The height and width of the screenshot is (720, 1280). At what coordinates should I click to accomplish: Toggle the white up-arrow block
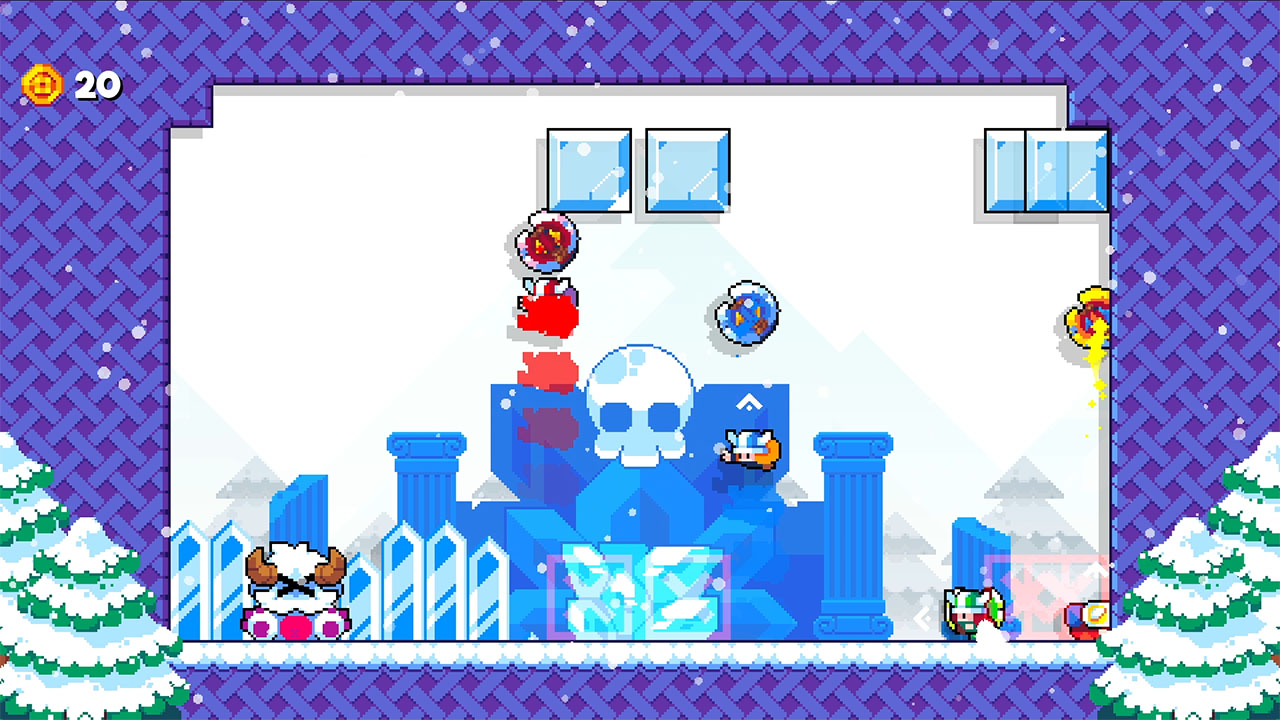pyautogui.click(x=748, y=402)
